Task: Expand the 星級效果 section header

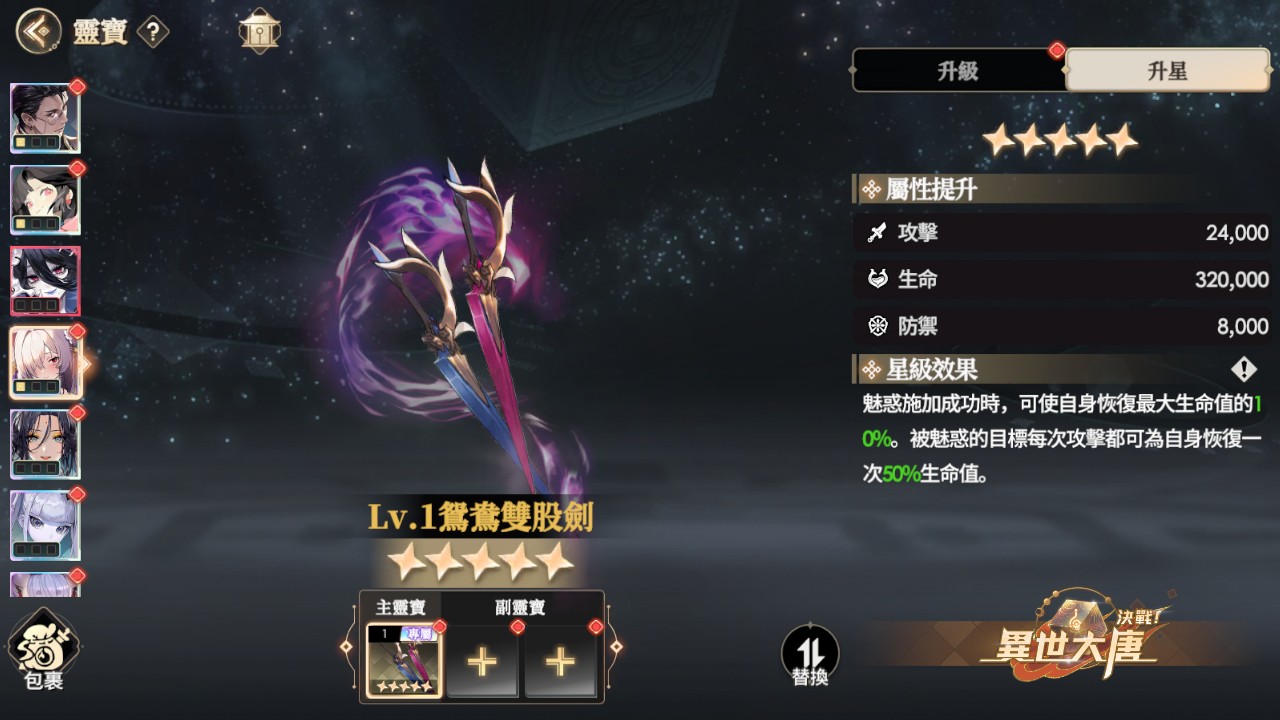Action: point(930,370)
